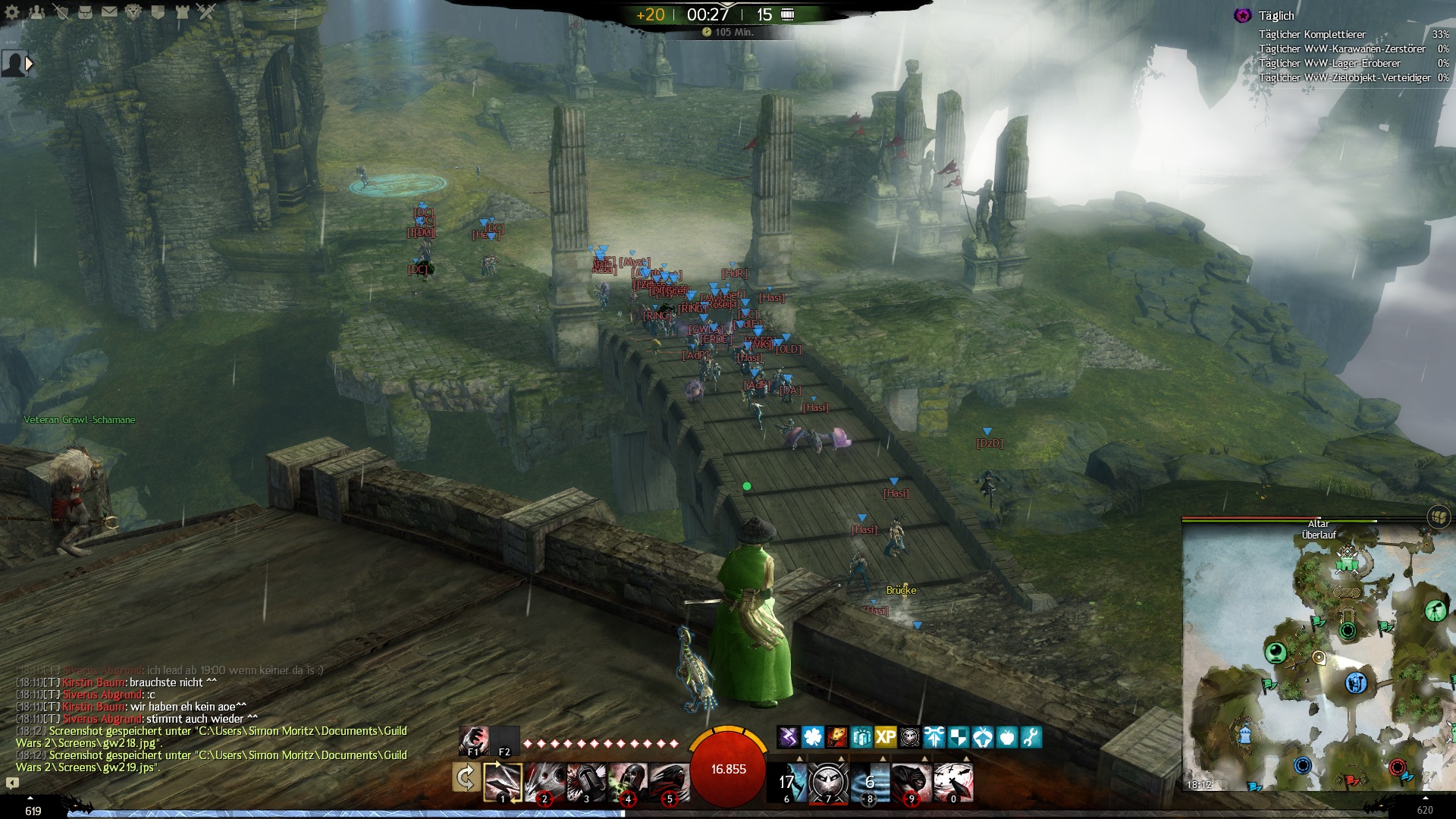Expand the party portrait arrow
This screenshot has height=819, width=1456.
(30, 64)
